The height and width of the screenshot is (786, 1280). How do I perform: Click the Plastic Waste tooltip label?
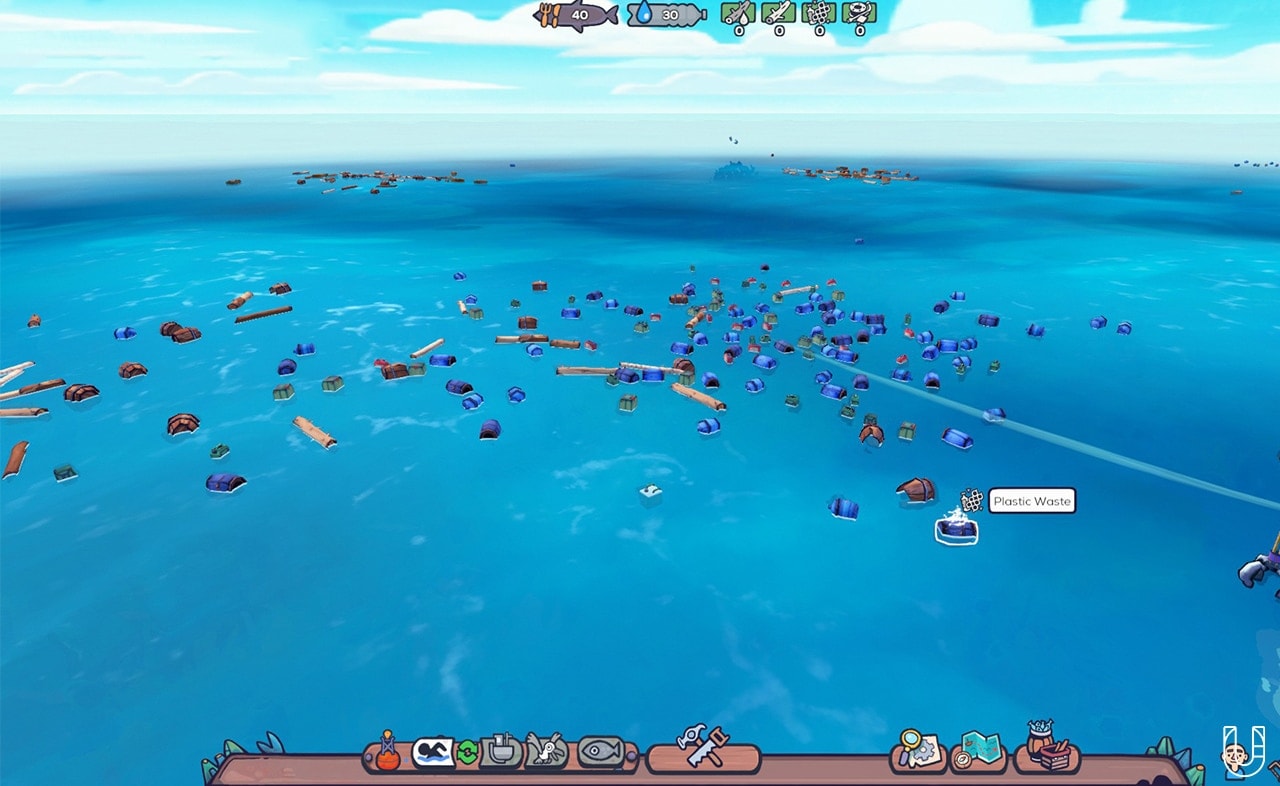(x=1030, y=501)
